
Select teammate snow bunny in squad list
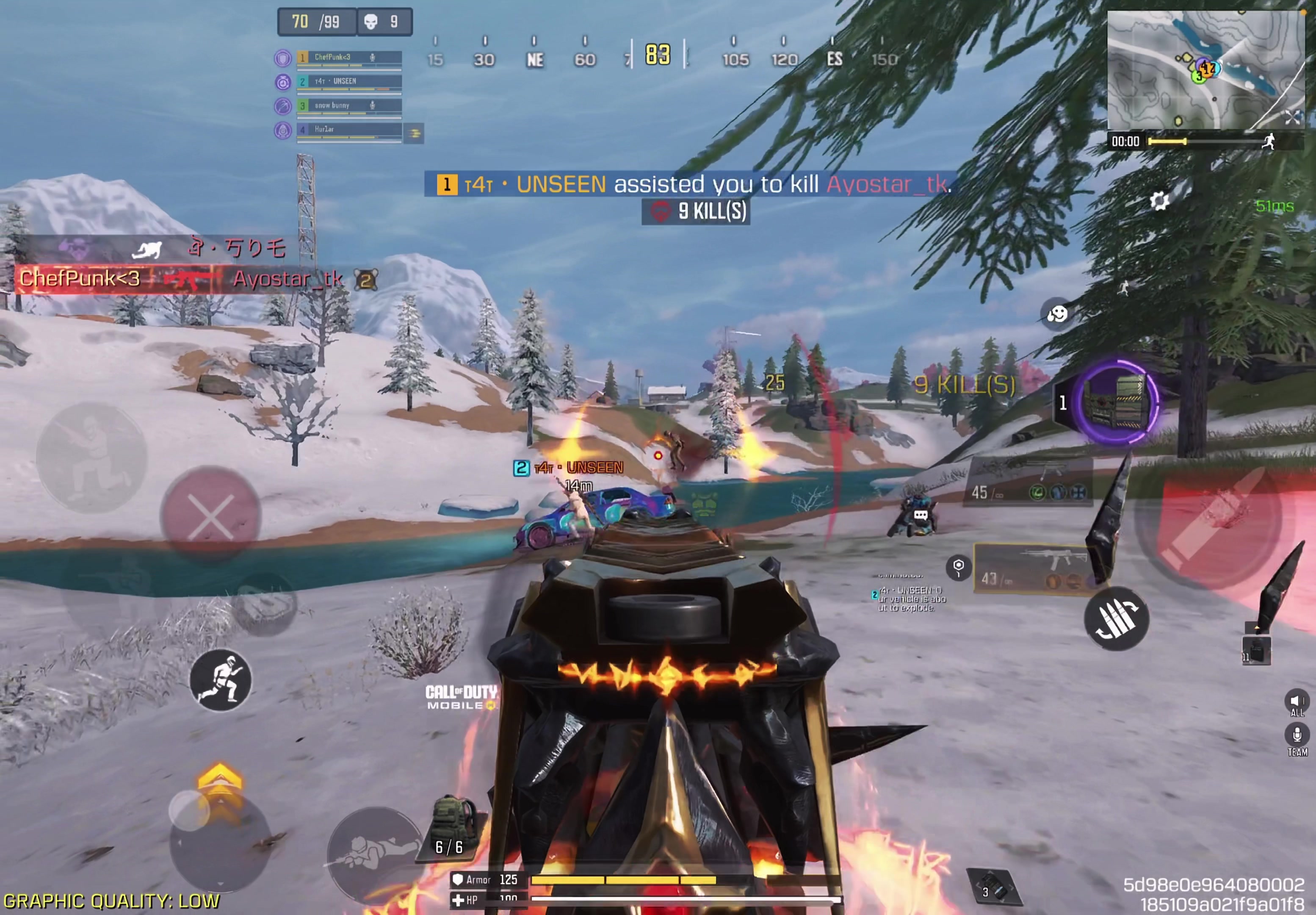click(348, 105)
